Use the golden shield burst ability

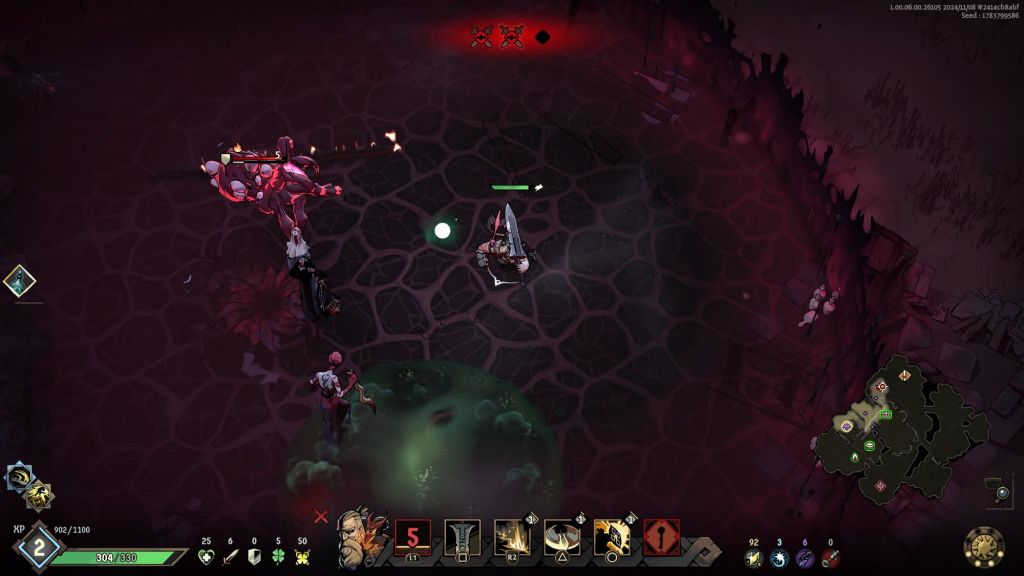tap(612, 537)
